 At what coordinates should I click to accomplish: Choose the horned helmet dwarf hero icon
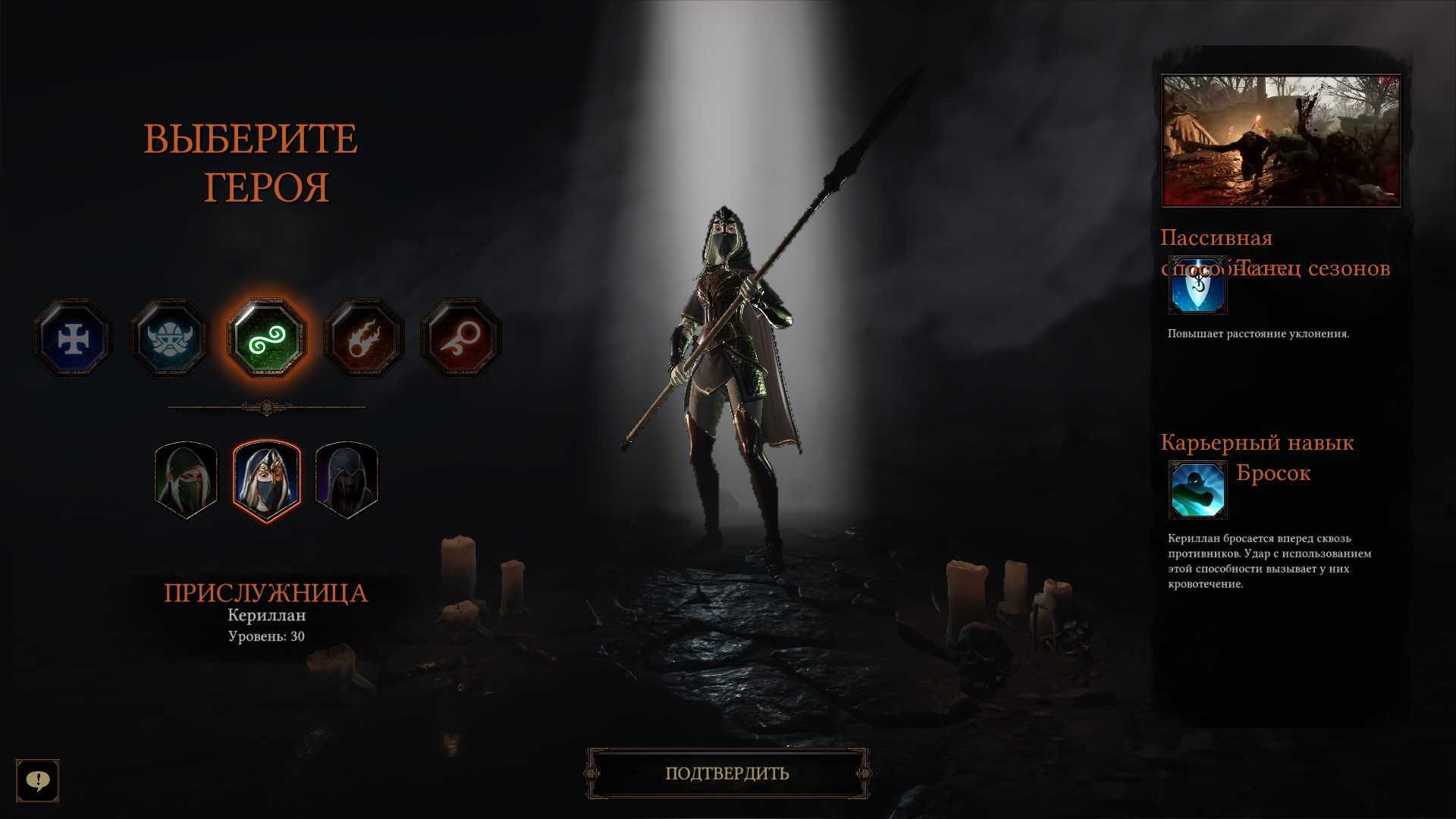[169, 338]
